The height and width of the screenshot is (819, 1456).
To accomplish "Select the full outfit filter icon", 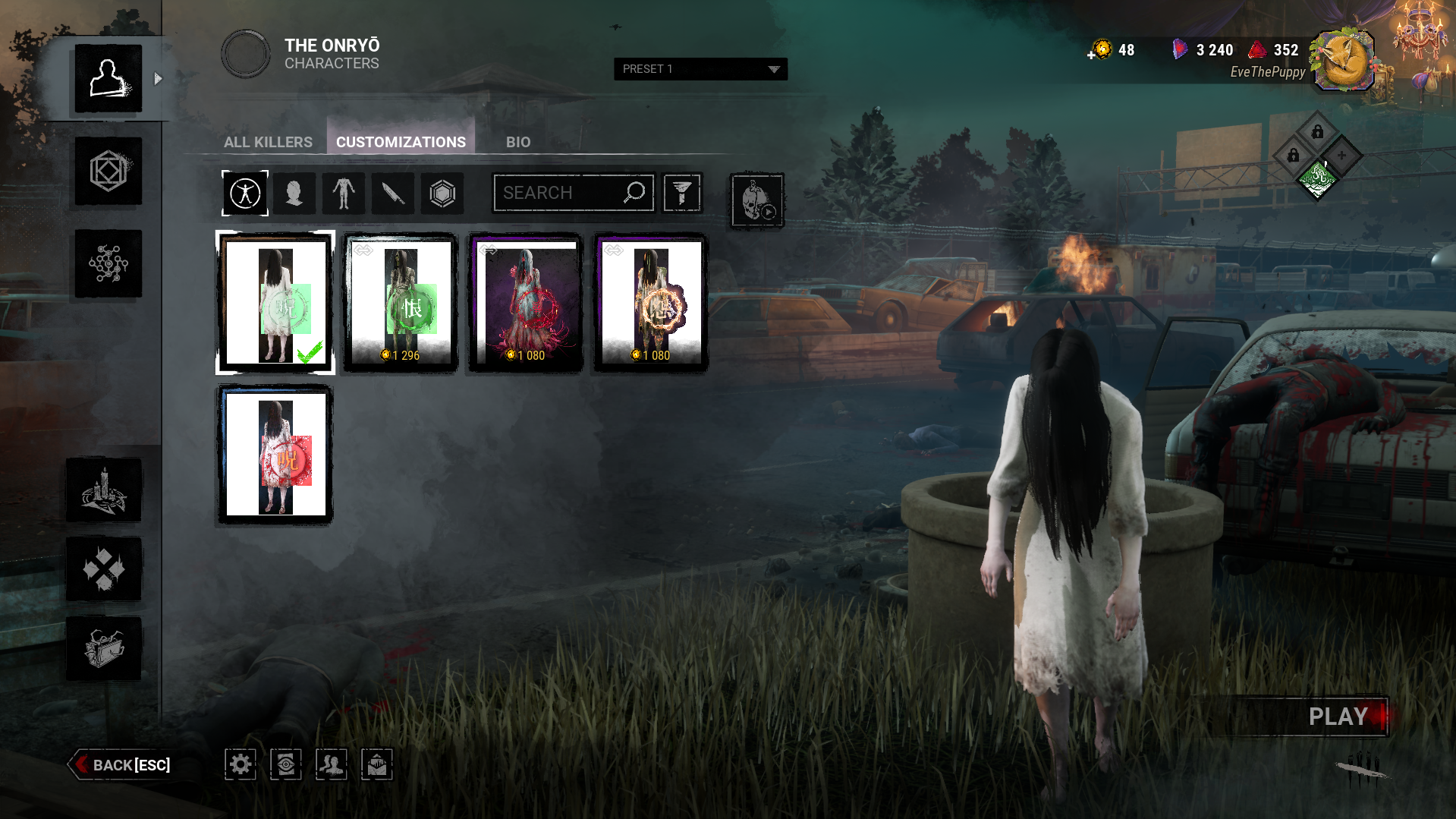I will pos(244,194).
